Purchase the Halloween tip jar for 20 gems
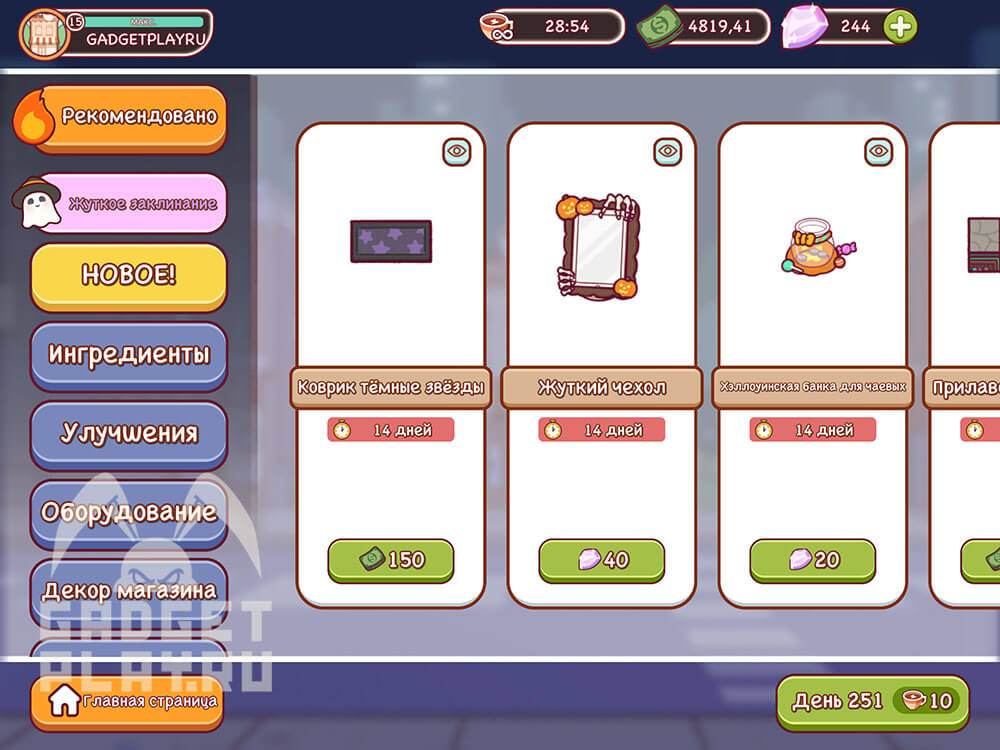Viewport: 1000px width, 750px height. [812, 560]
